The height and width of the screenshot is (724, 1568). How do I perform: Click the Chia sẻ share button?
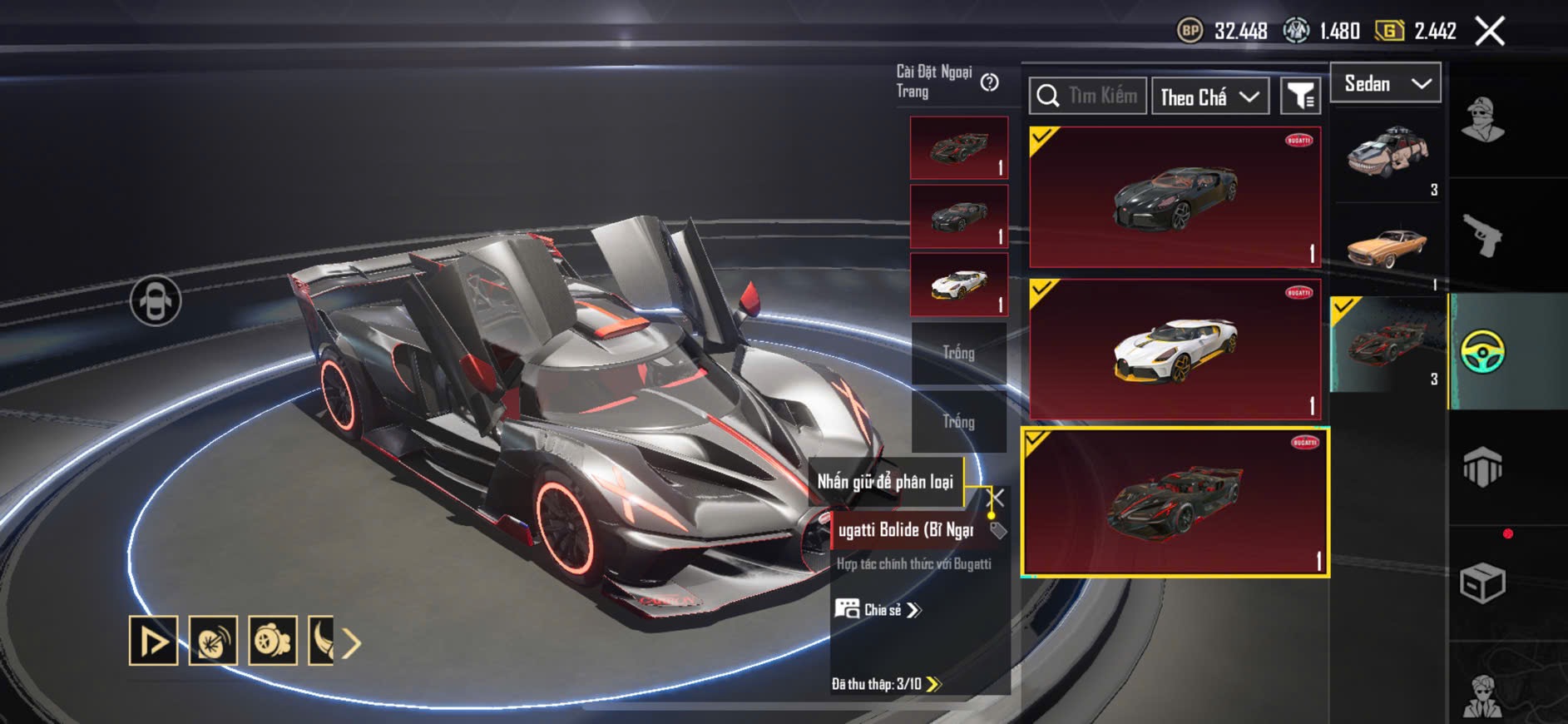click(879, 610)
